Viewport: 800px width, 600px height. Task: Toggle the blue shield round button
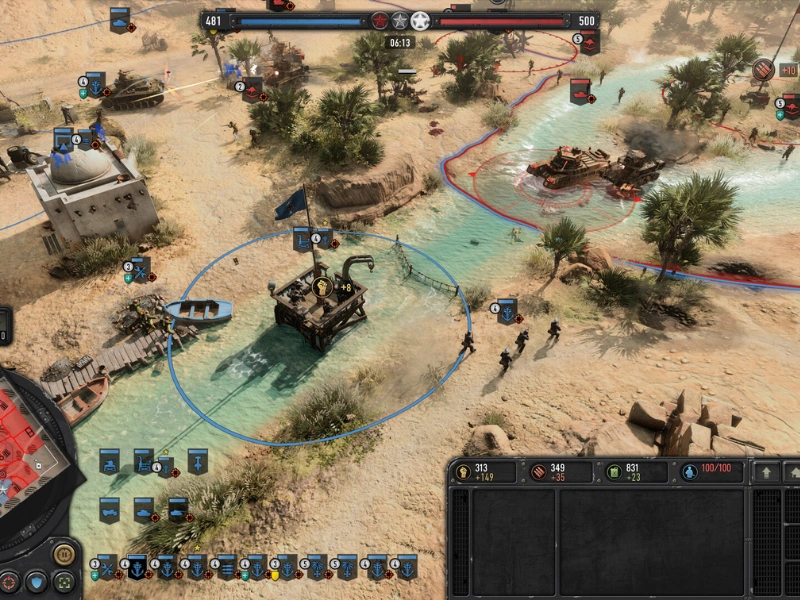click(x=36, y=581)
